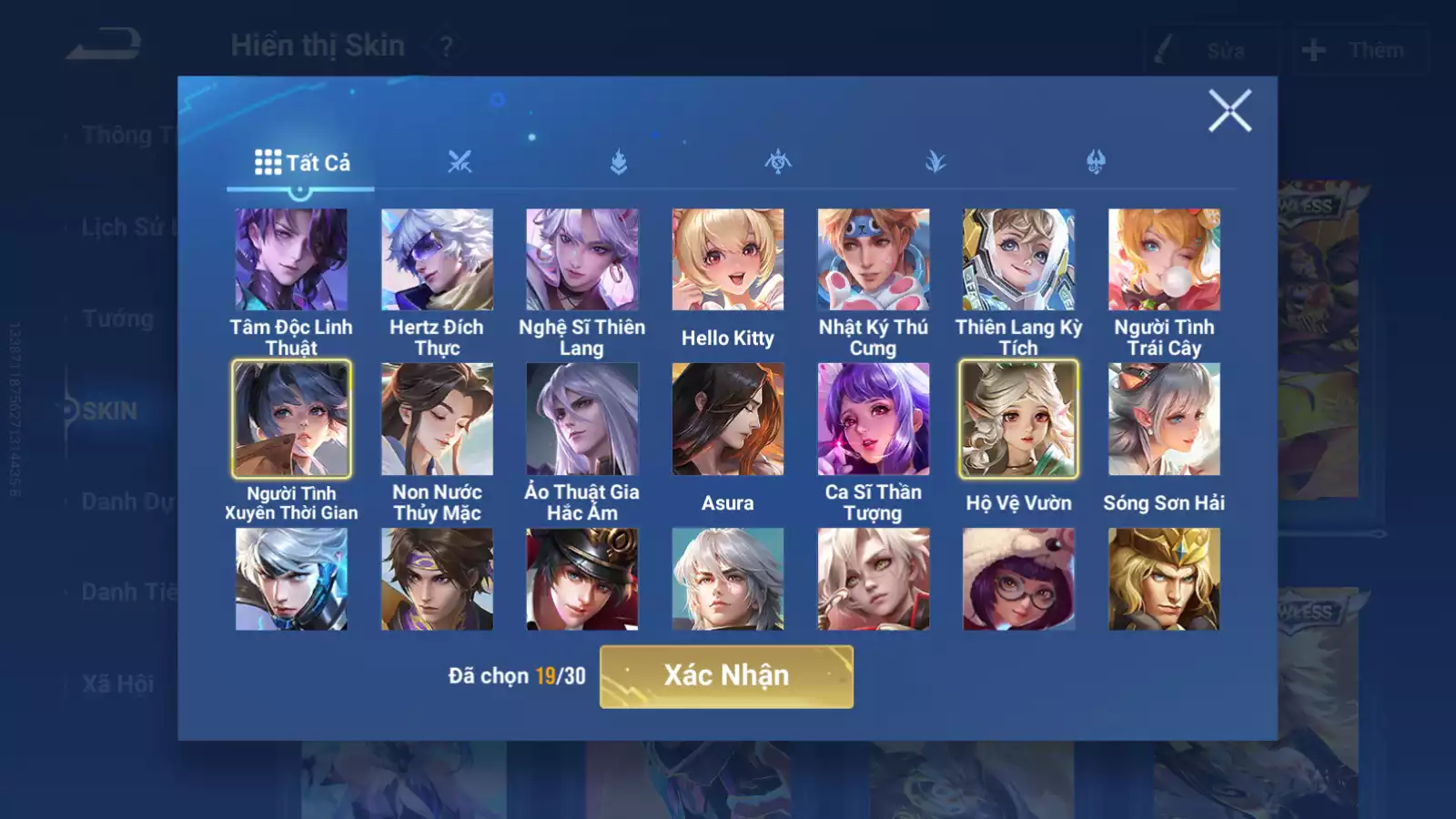Pick the Người Tình Trái Cây skin
The image size is (1456, 819).
click(x=1164, y=260)
